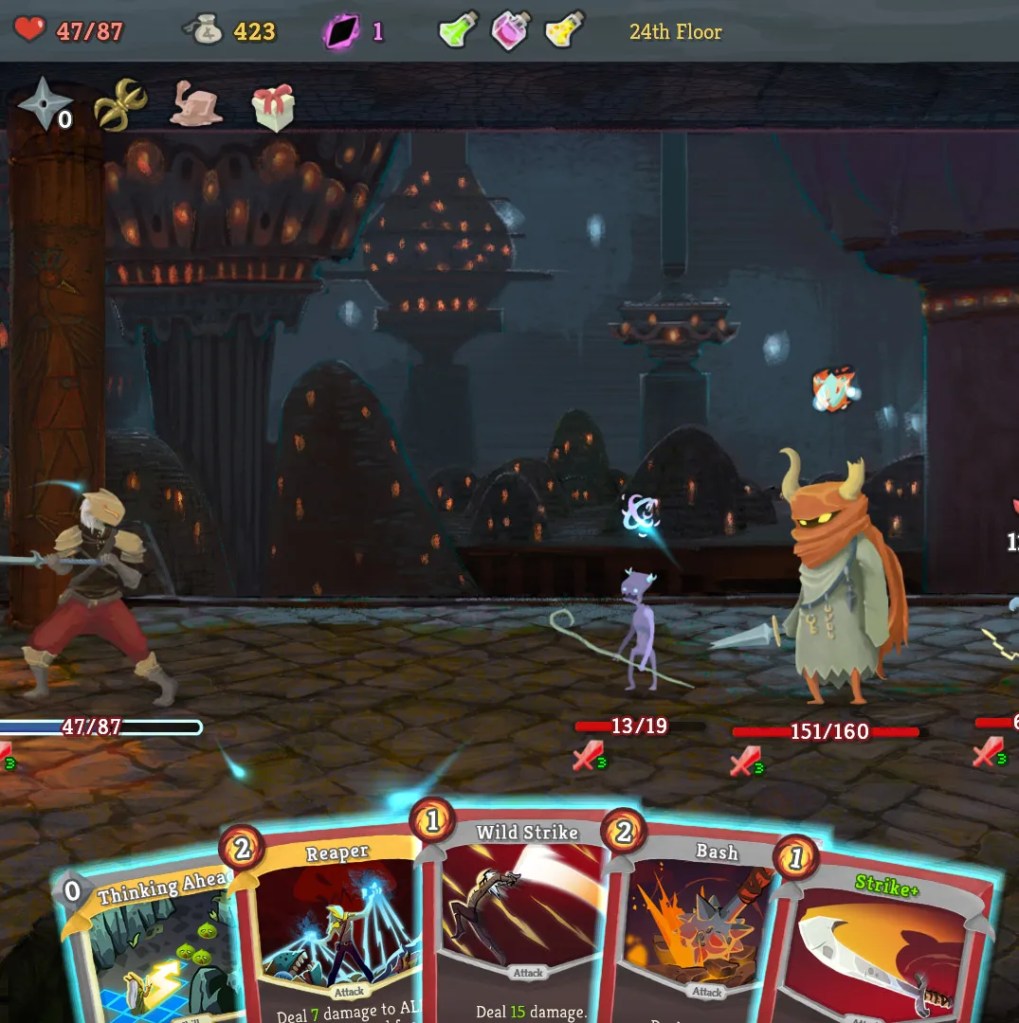Click the pink potion slot
The height and width of the screenshot is (1023, 1019).
pos(511,30)
